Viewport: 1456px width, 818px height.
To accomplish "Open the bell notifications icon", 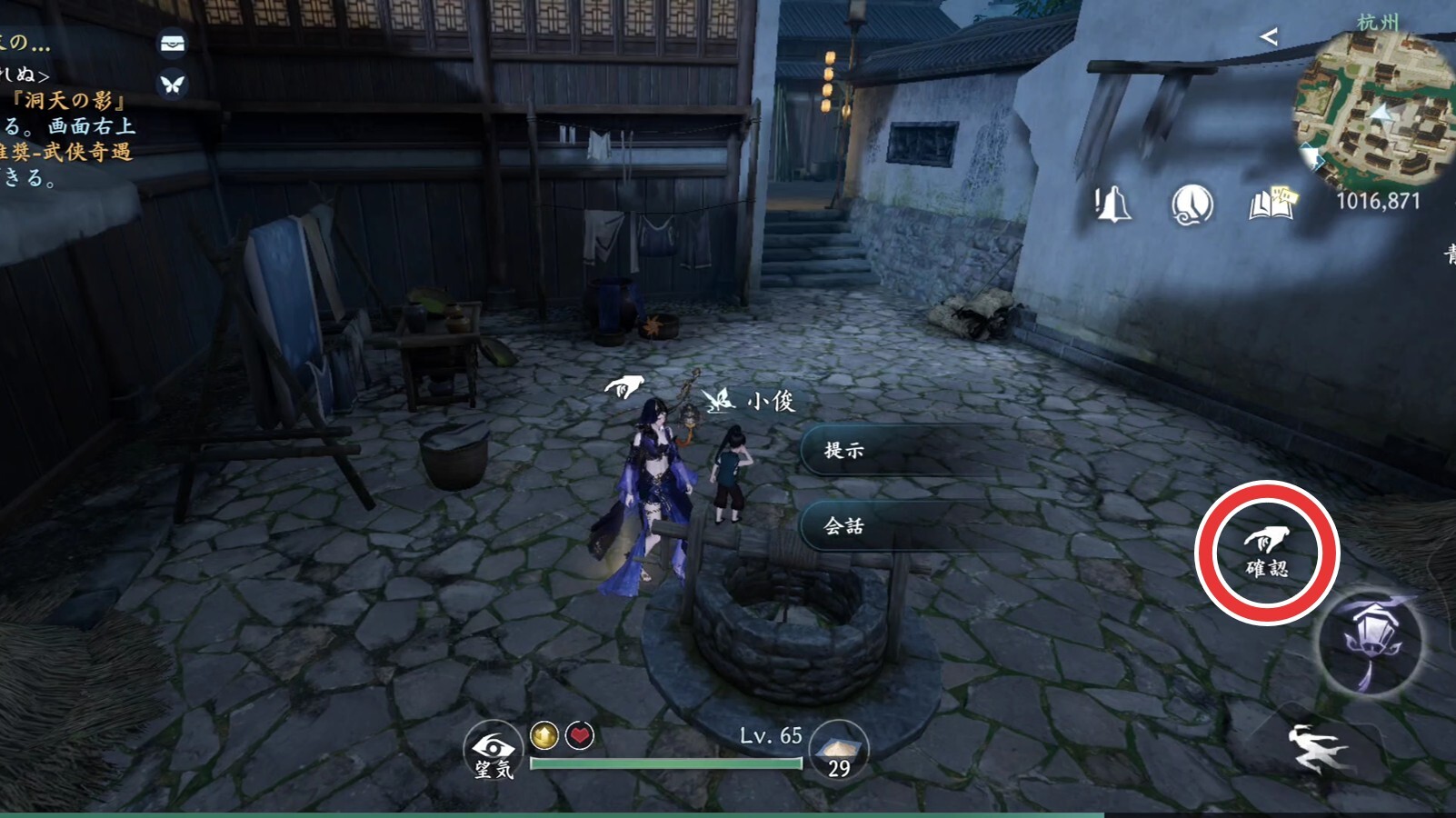I will pos(1112,204).
